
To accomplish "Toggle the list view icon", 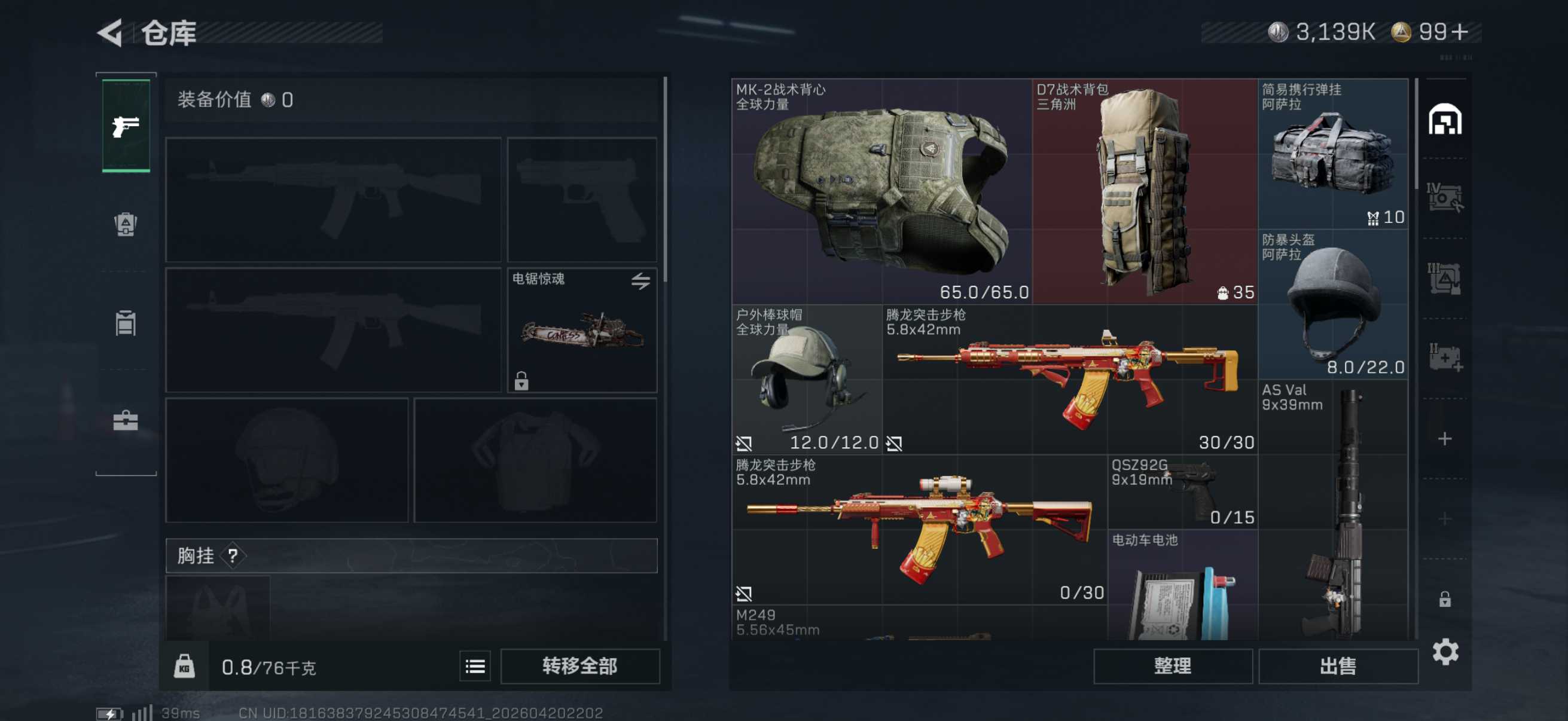I will 475,666.
